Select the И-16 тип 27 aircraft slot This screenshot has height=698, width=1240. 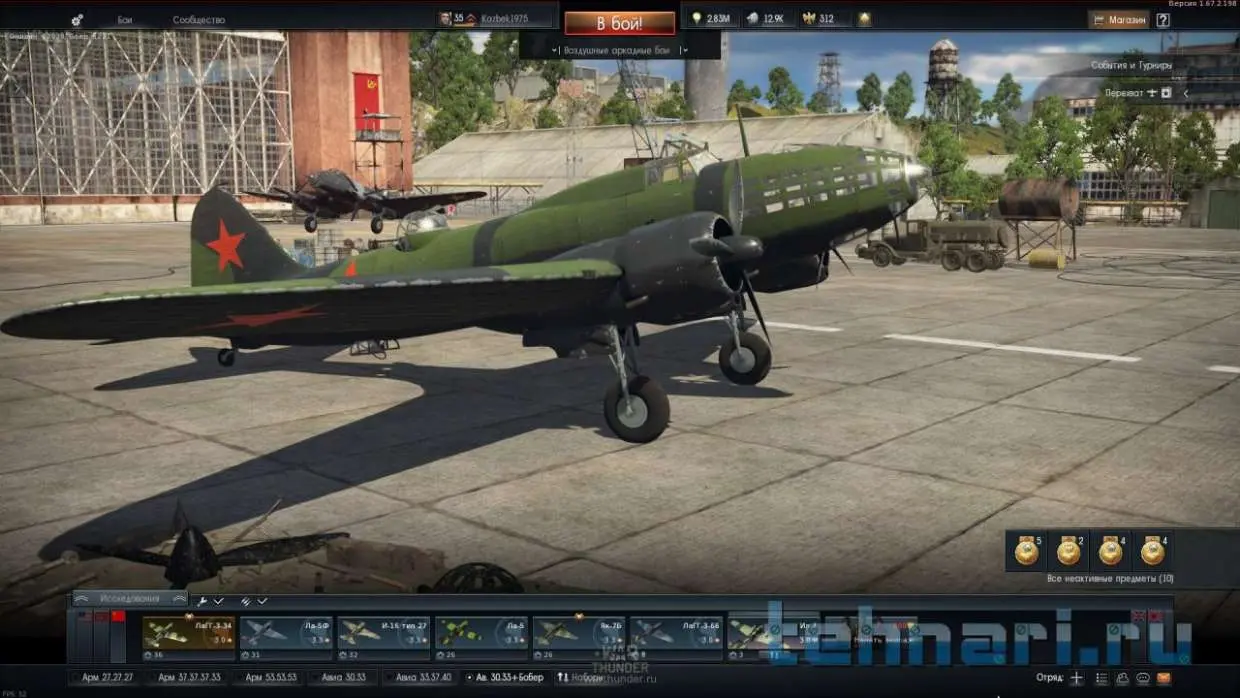pyautogui.click(x=384, y=638)
